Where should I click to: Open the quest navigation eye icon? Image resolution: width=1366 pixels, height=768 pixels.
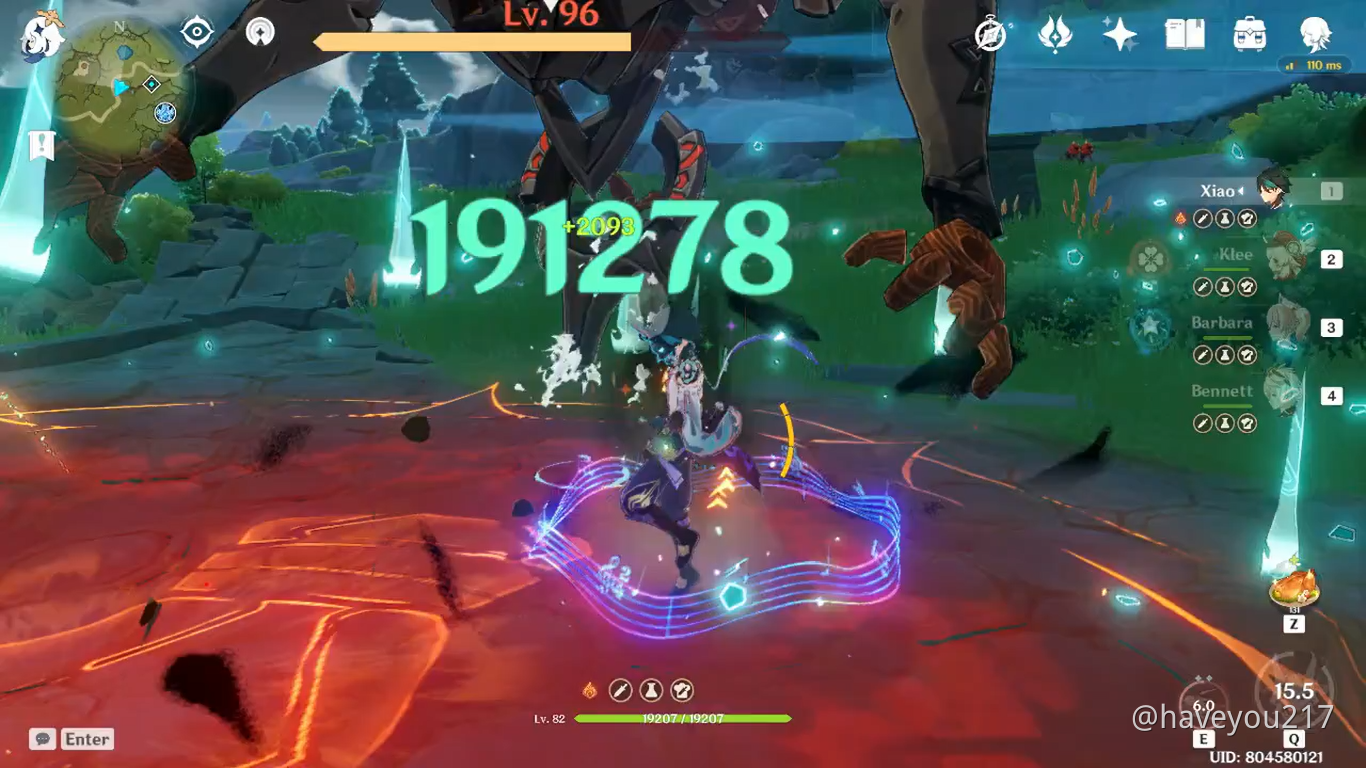[x=196, y=31]
